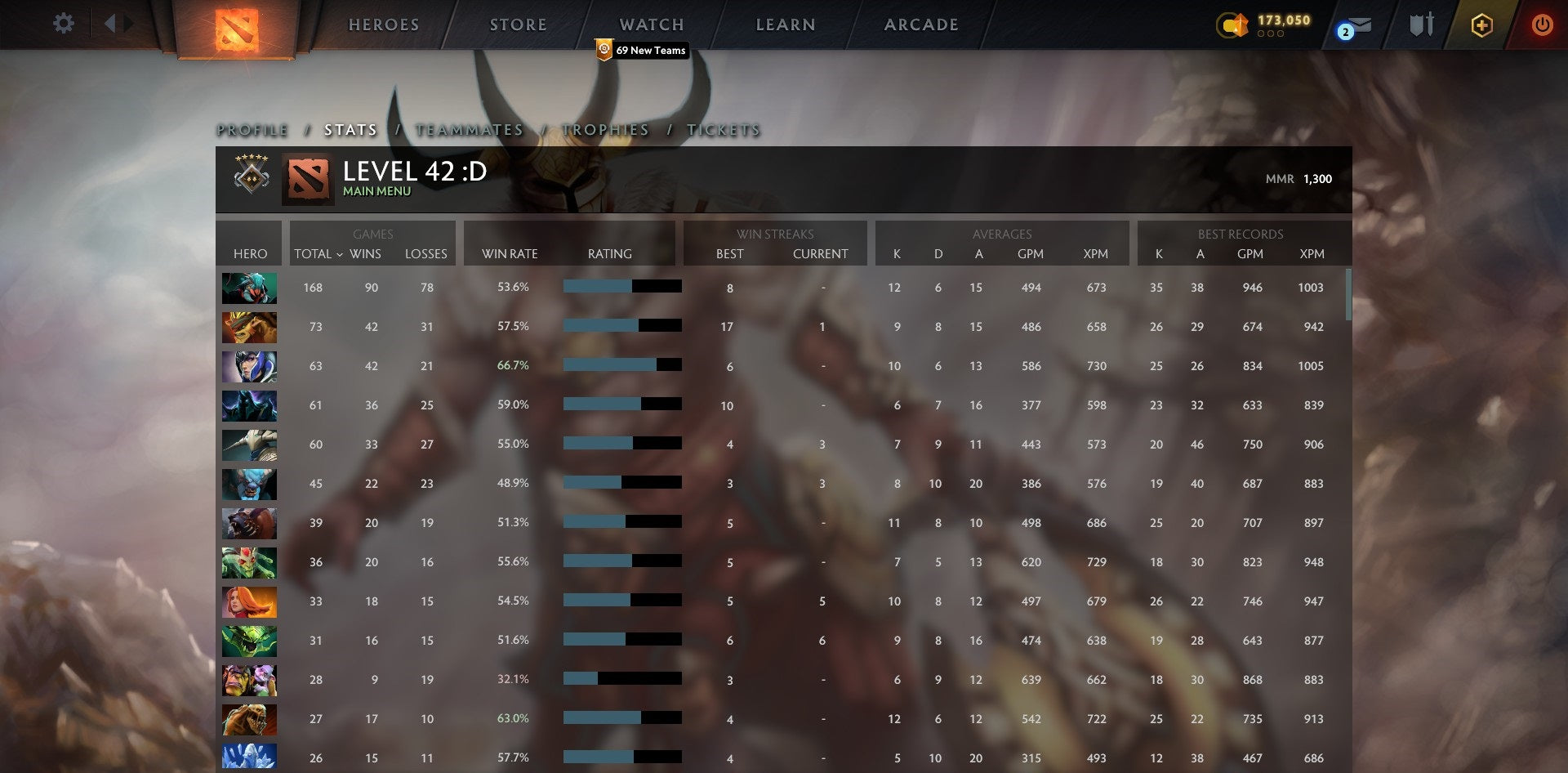Toggle sorting by the LOSSES column
Screen dimensions: 1568x773
tap(425, 254)
